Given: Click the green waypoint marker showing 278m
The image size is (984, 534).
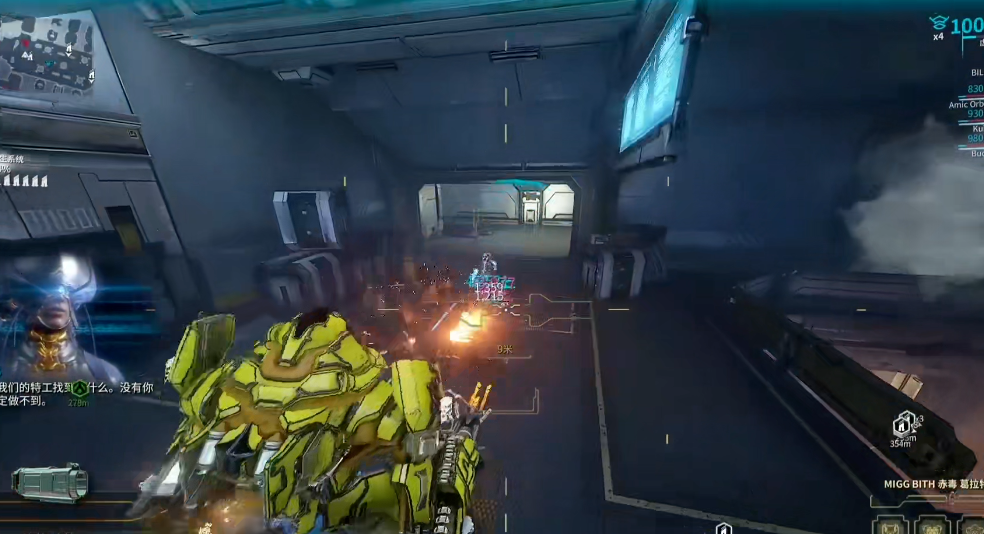Looking at the screenshot, I should pyautogui.click(x=78, y=387).
